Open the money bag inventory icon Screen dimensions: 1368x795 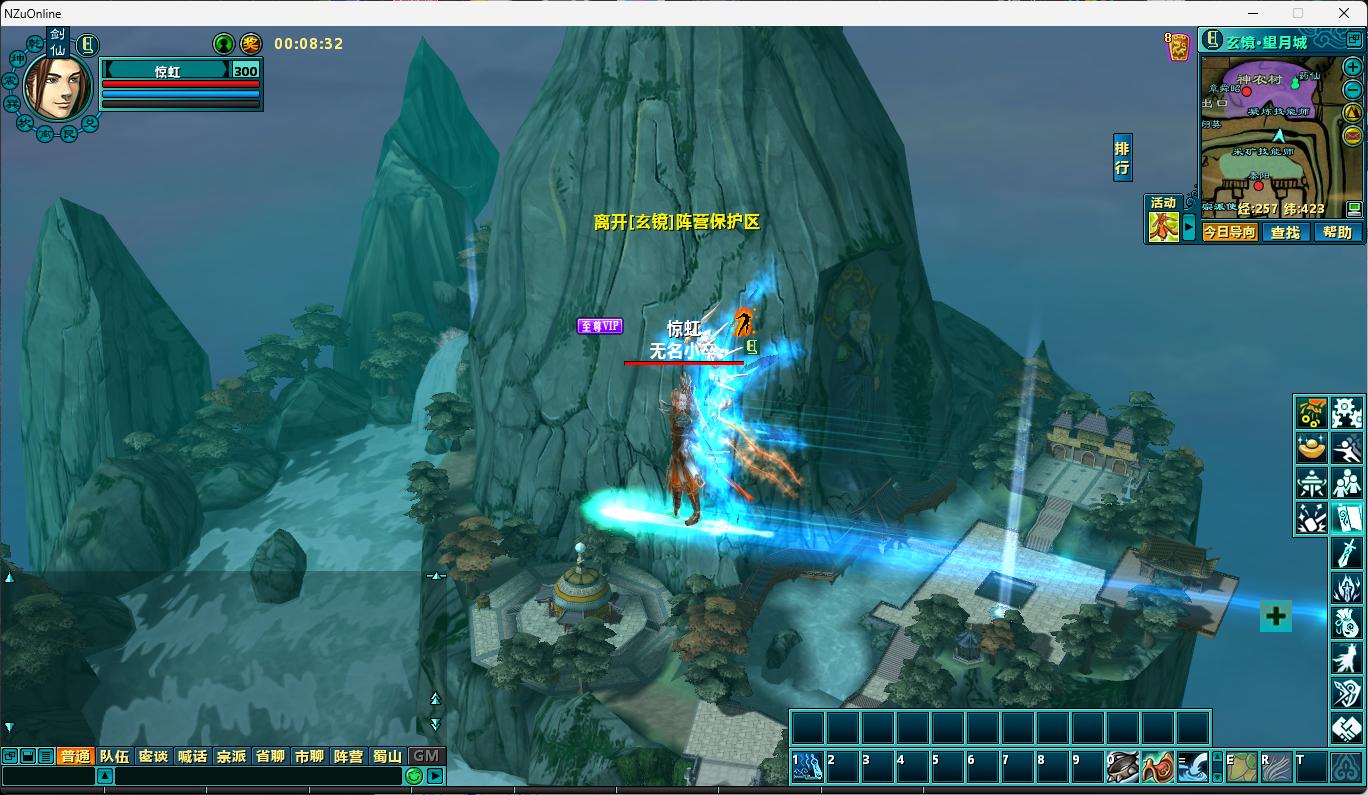(1347, 623)
